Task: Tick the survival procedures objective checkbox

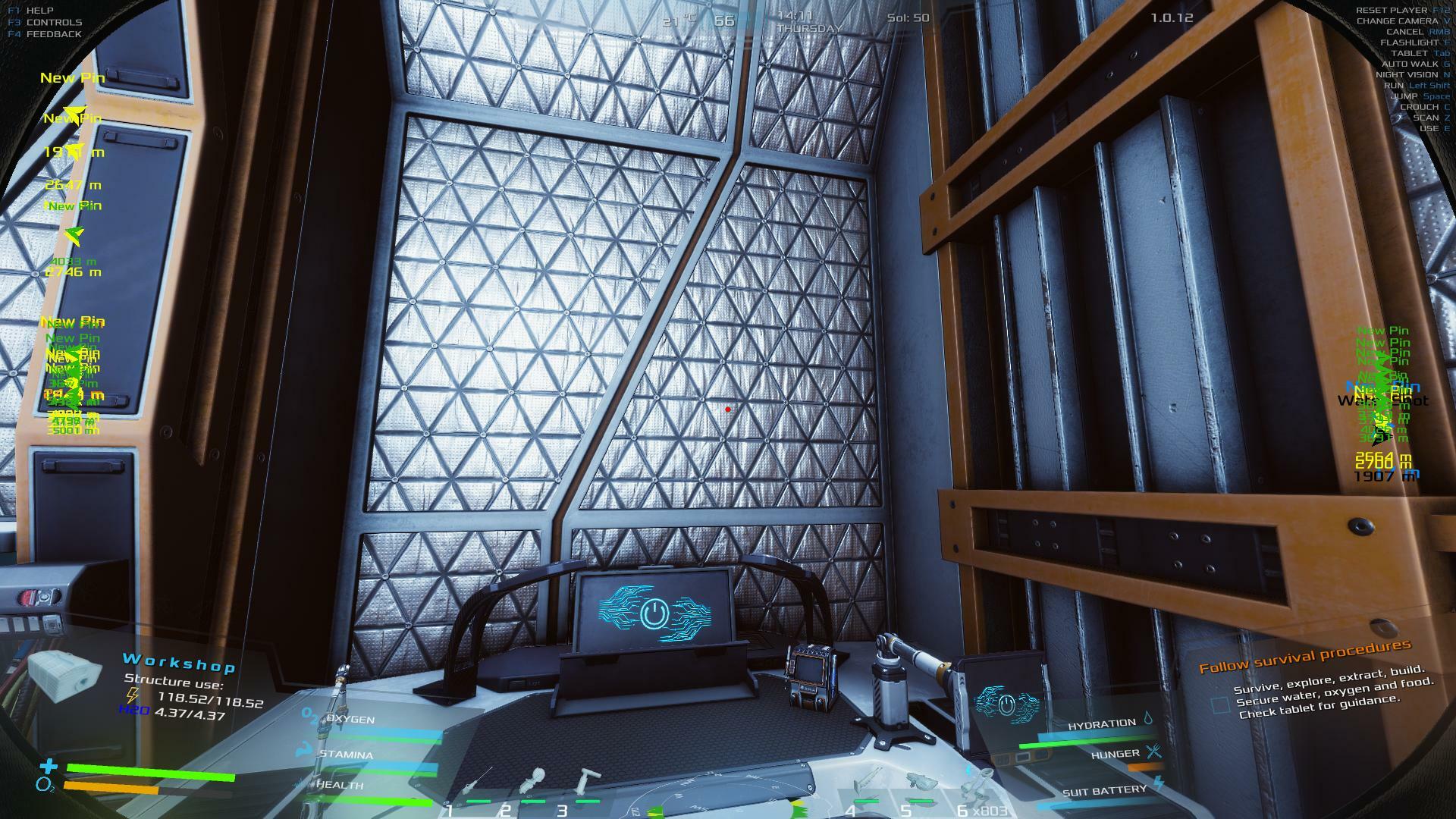Action: tap(1219, 705)
